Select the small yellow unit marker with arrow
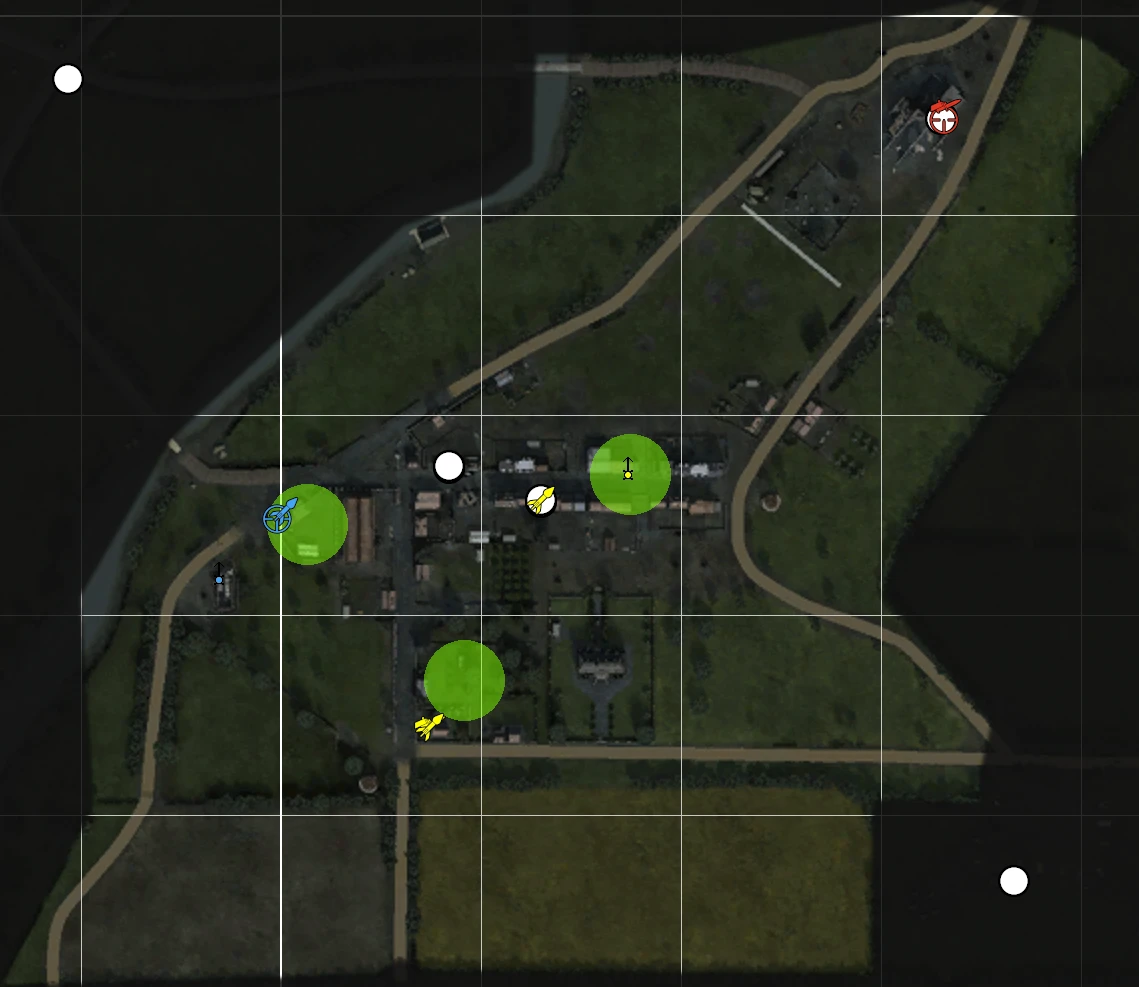The image size is (1139, 987). point(628,471)
